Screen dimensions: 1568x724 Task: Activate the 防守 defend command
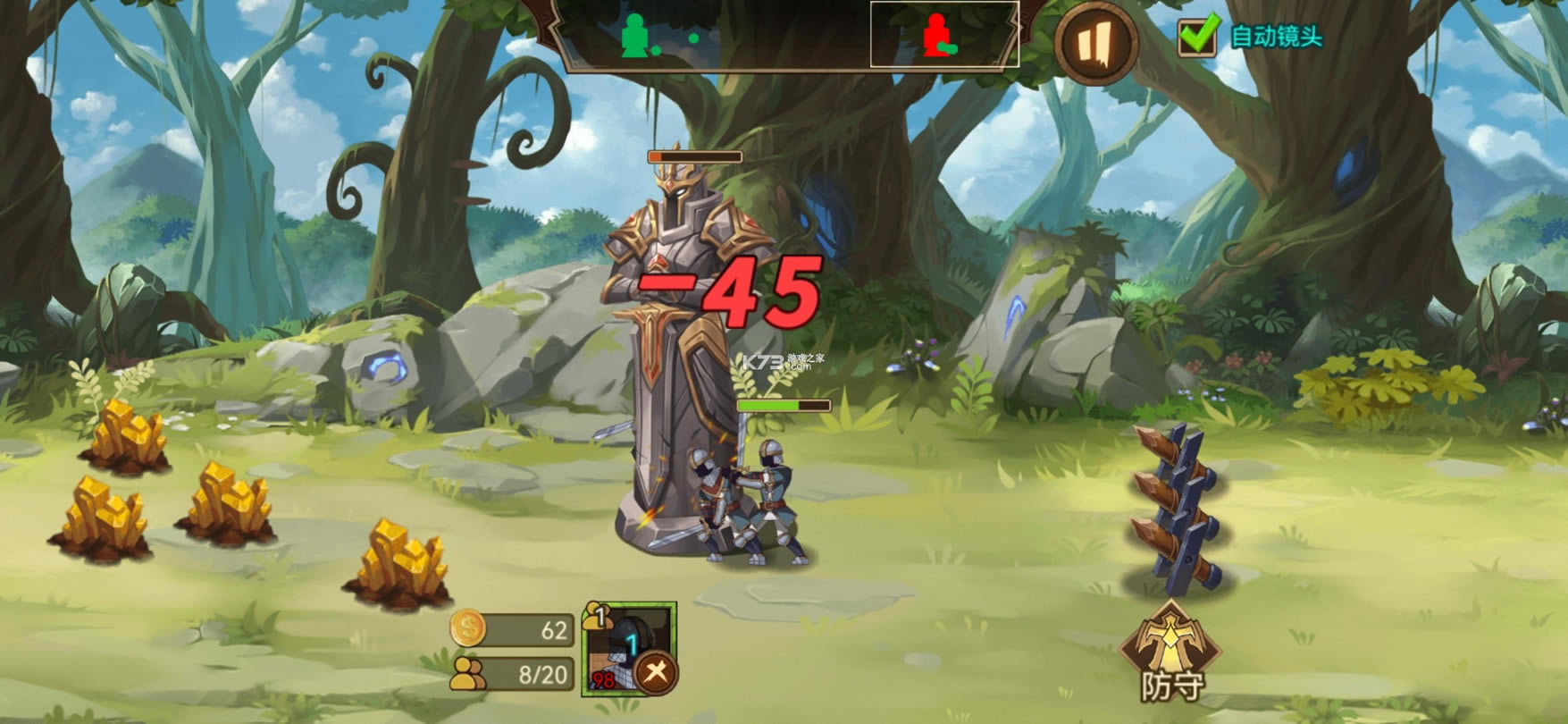(1170, 650)
